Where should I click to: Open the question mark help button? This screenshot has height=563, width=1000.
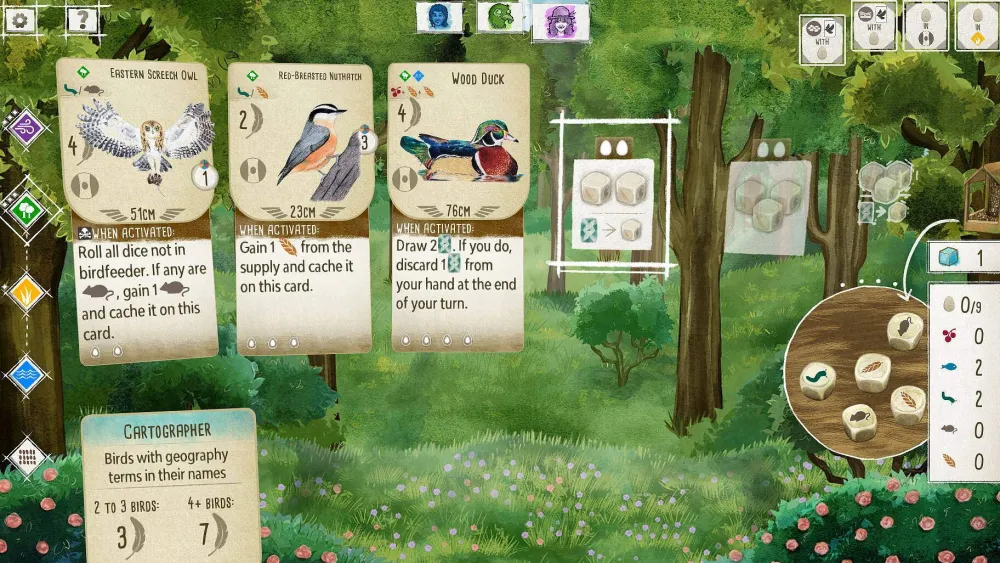(82, 18)
